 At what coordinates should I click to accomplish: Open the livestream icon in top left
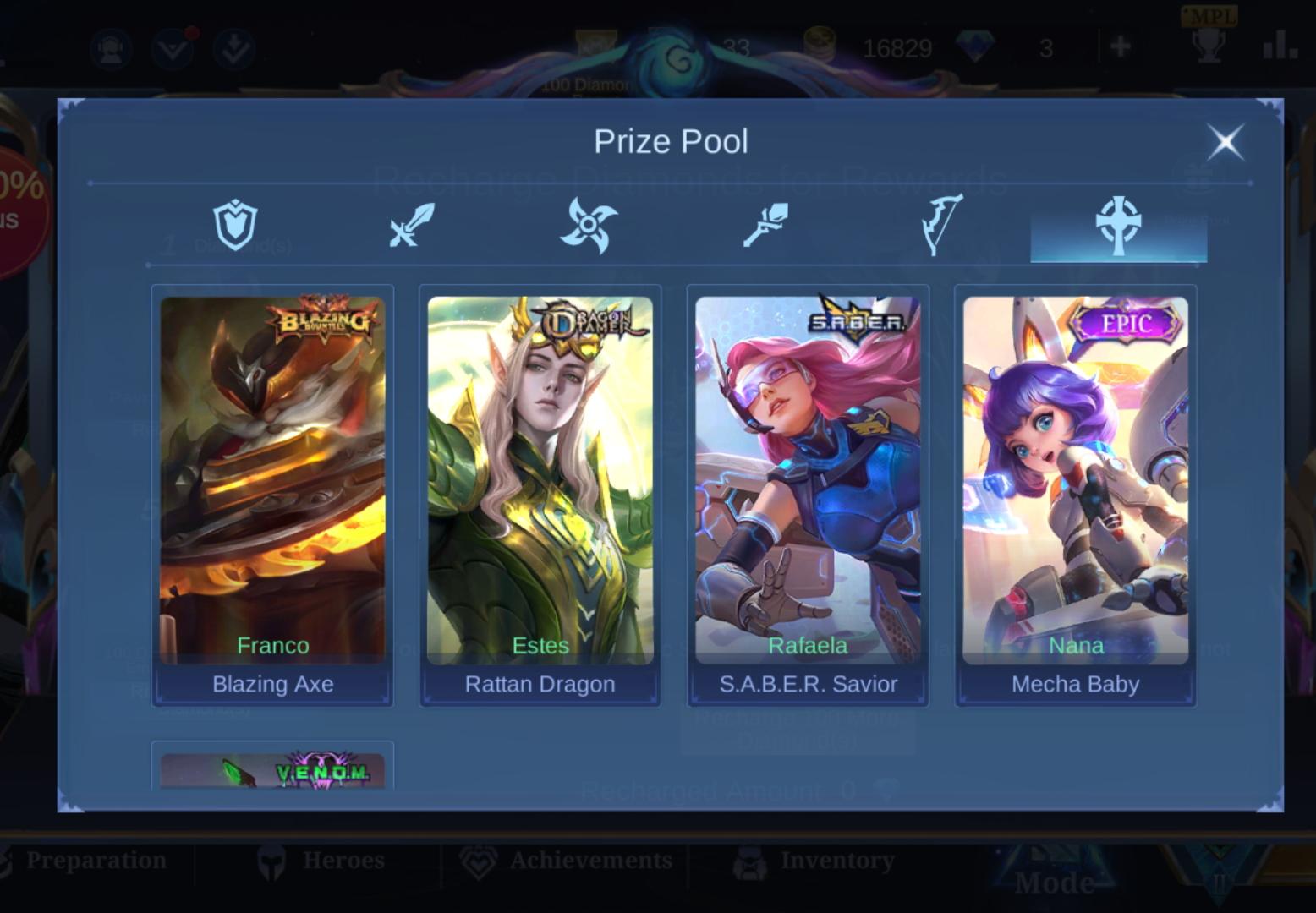point(111,49)
